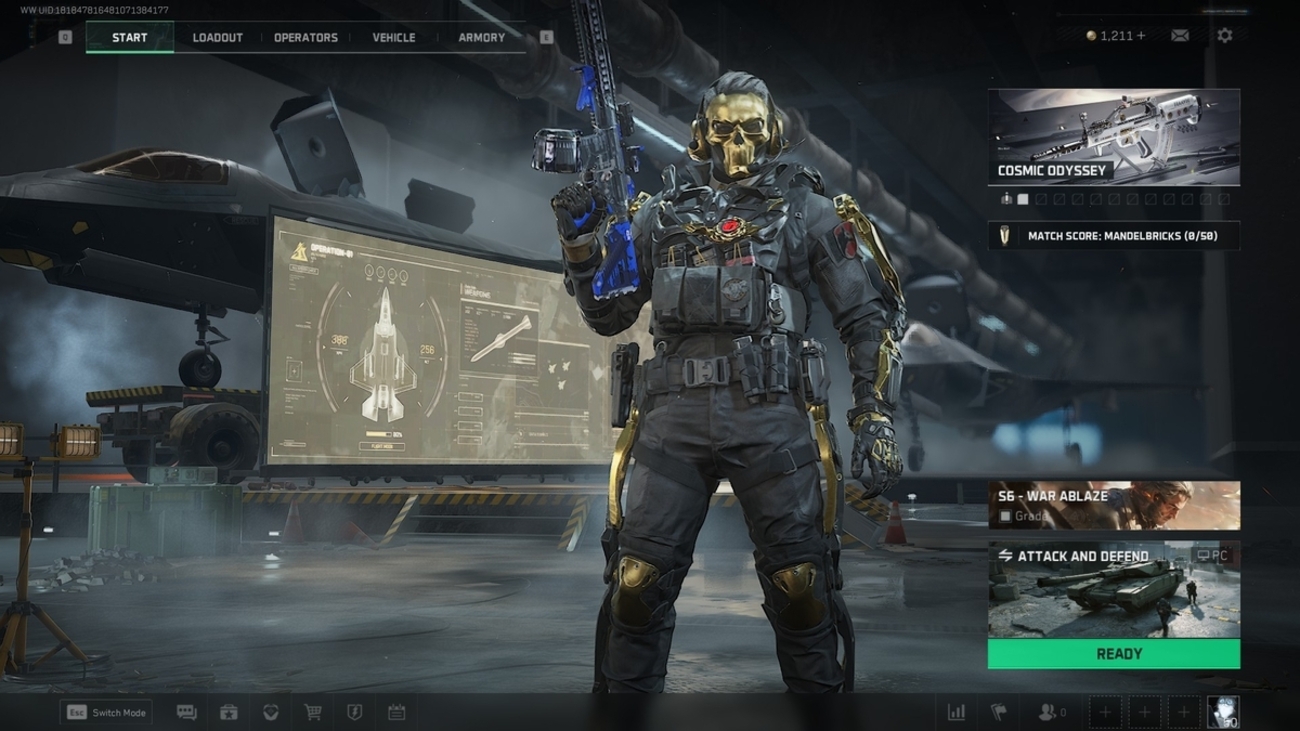Show the bar chart statistics icon
This screenshot has height=731, width=1300.
point(956,713)
